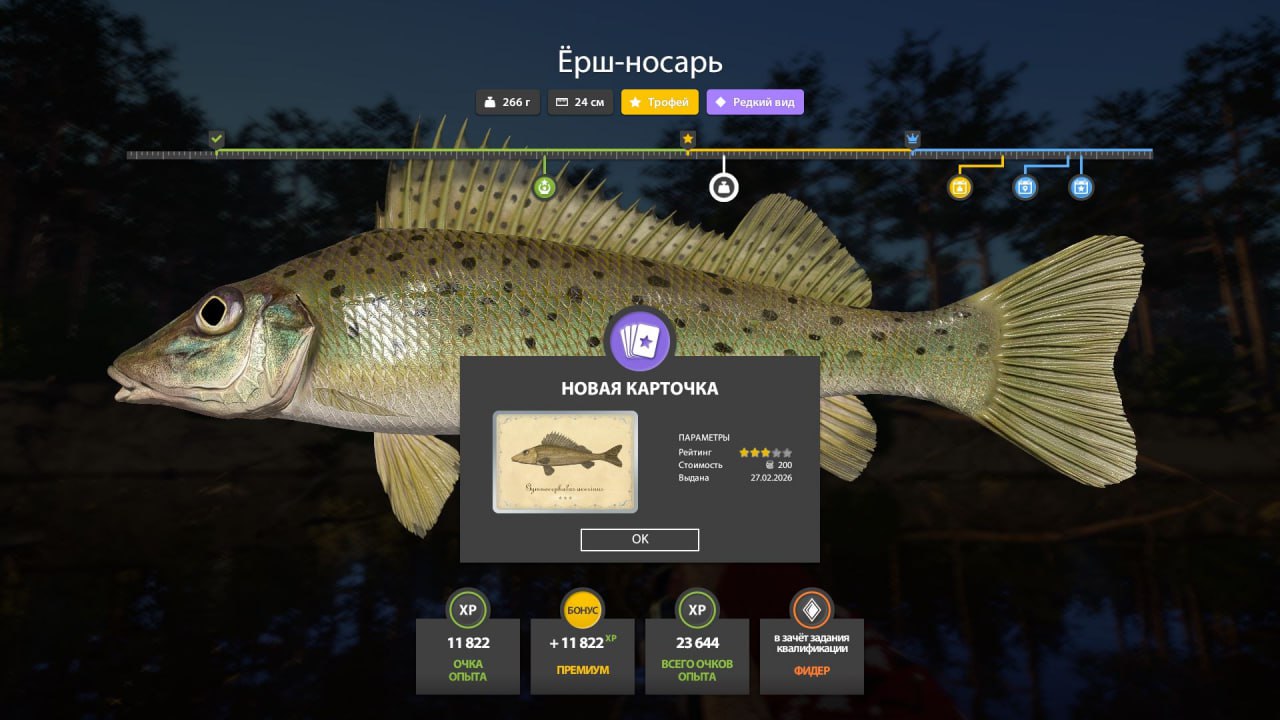Viewport: 1280px width, 720px height.
Task: Select the blue crown threshold marker
Action: pos(912,138)
